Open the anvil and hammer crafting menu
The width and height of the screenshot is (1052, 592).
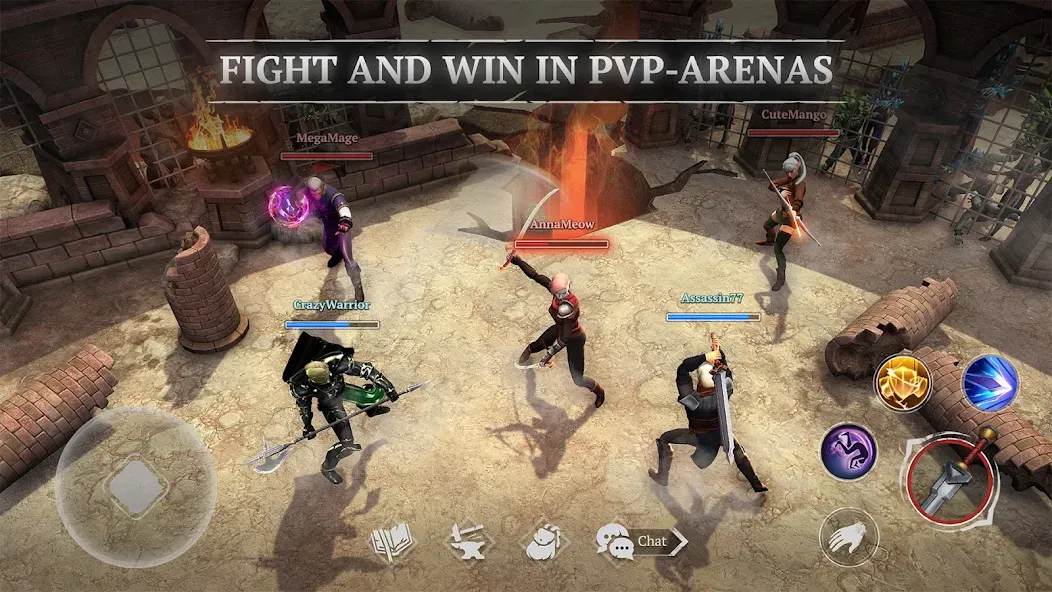pos(467,542)
